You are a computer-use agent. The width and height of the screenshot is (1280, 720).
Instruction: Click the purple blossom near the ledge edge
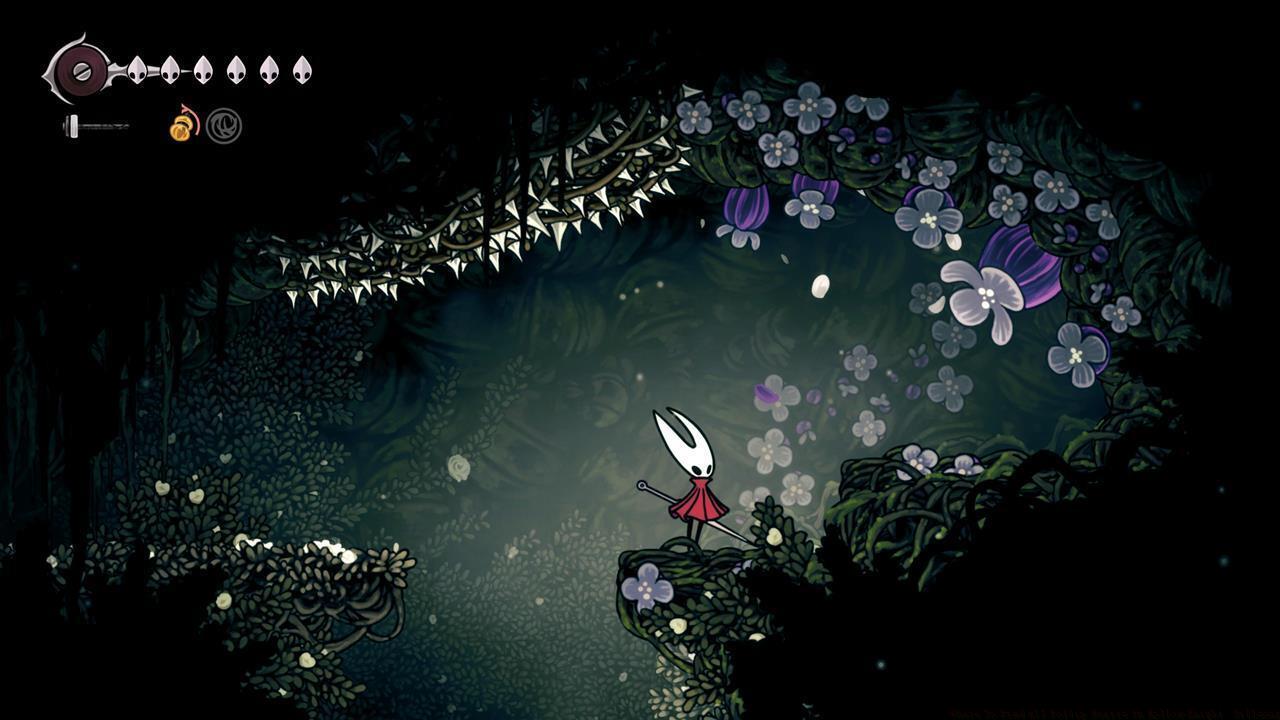click(x=648, y=585)
